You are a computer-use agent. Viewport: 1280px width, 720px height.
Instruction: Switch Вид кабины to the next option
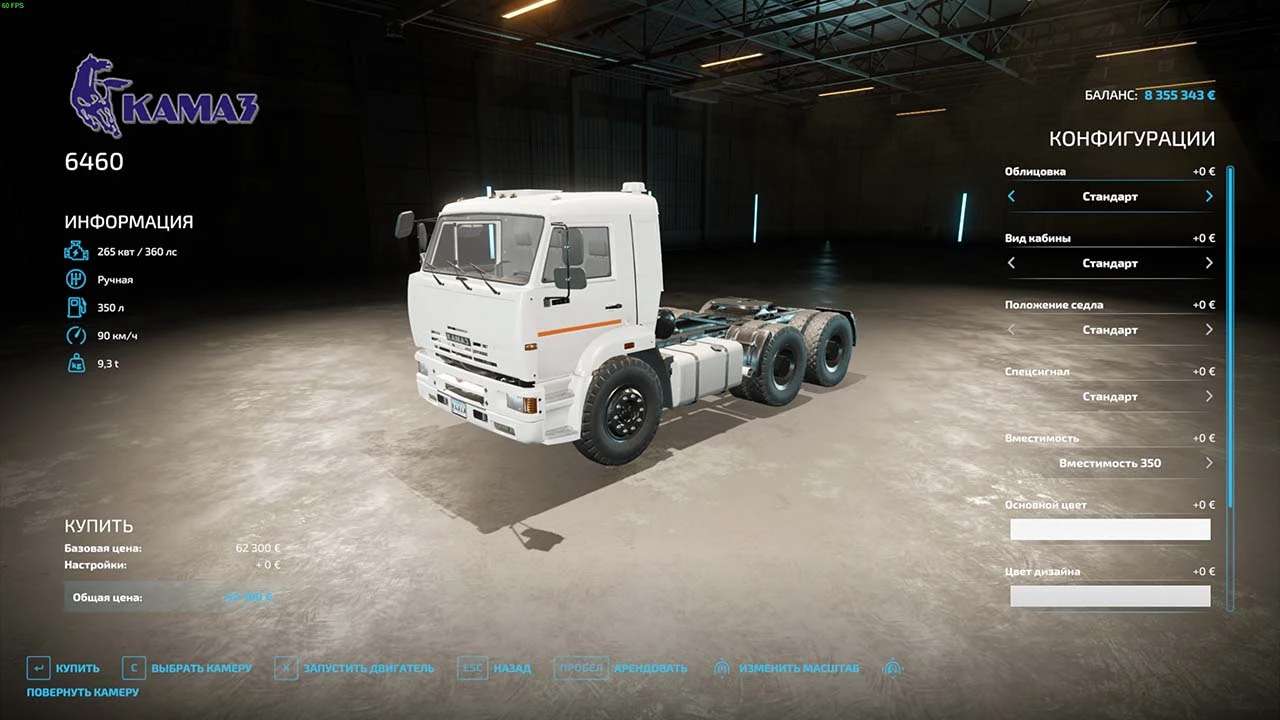(x=1209, y=263)
